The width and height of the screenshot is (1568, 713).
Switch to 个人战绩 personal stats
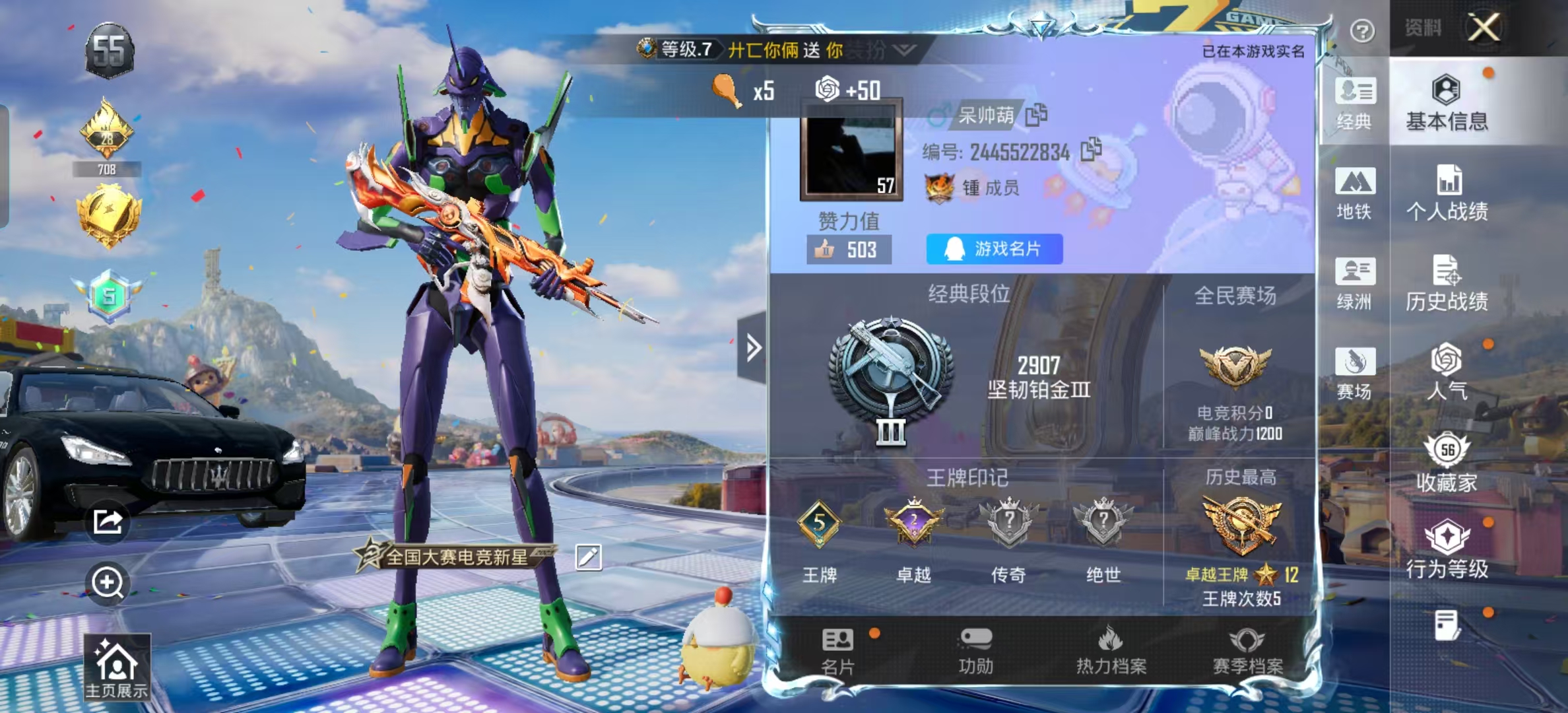coord(1447,193)
